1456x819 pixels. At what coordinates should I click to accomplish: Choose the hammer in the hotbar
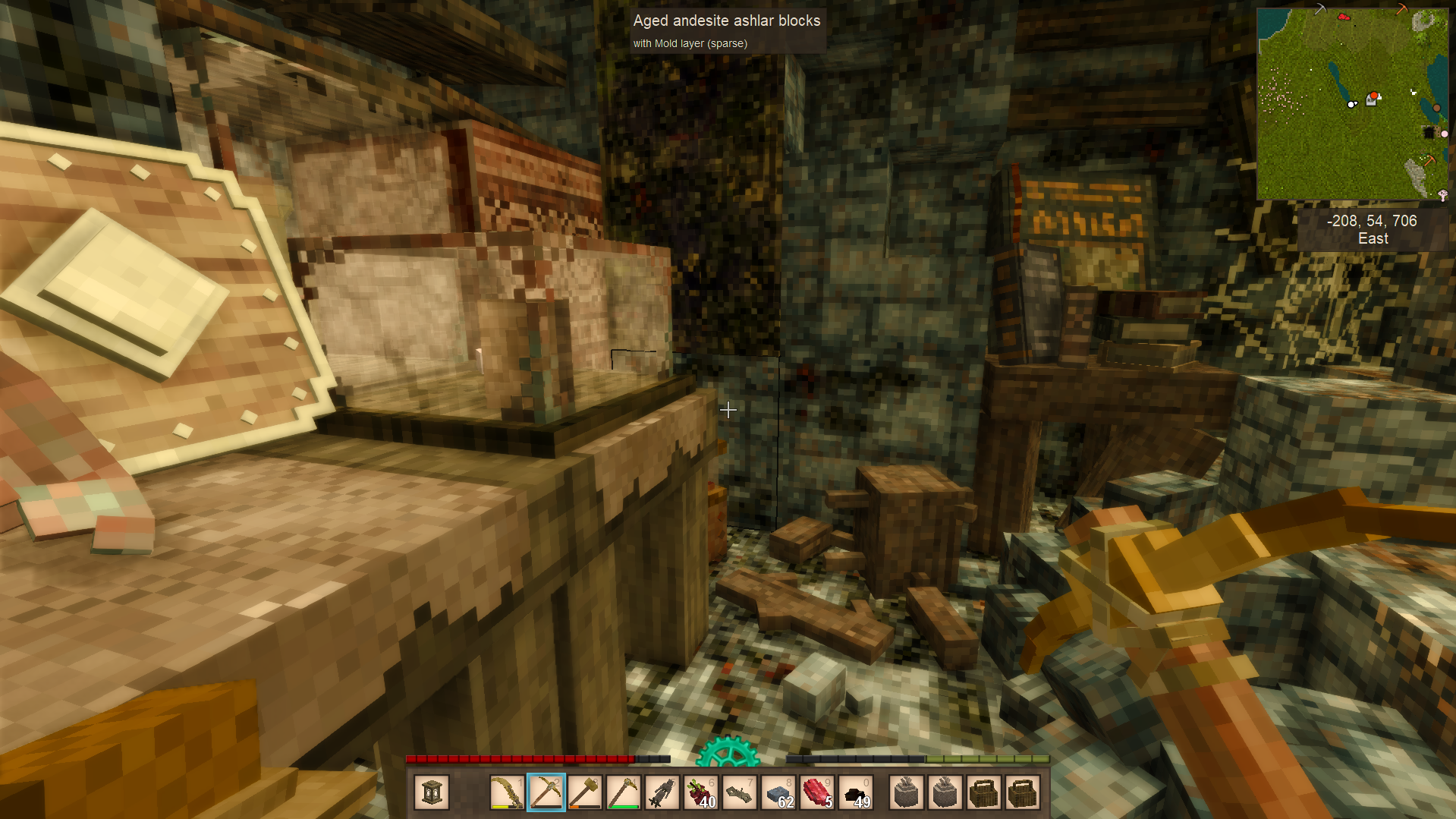[x=585, y=792]
